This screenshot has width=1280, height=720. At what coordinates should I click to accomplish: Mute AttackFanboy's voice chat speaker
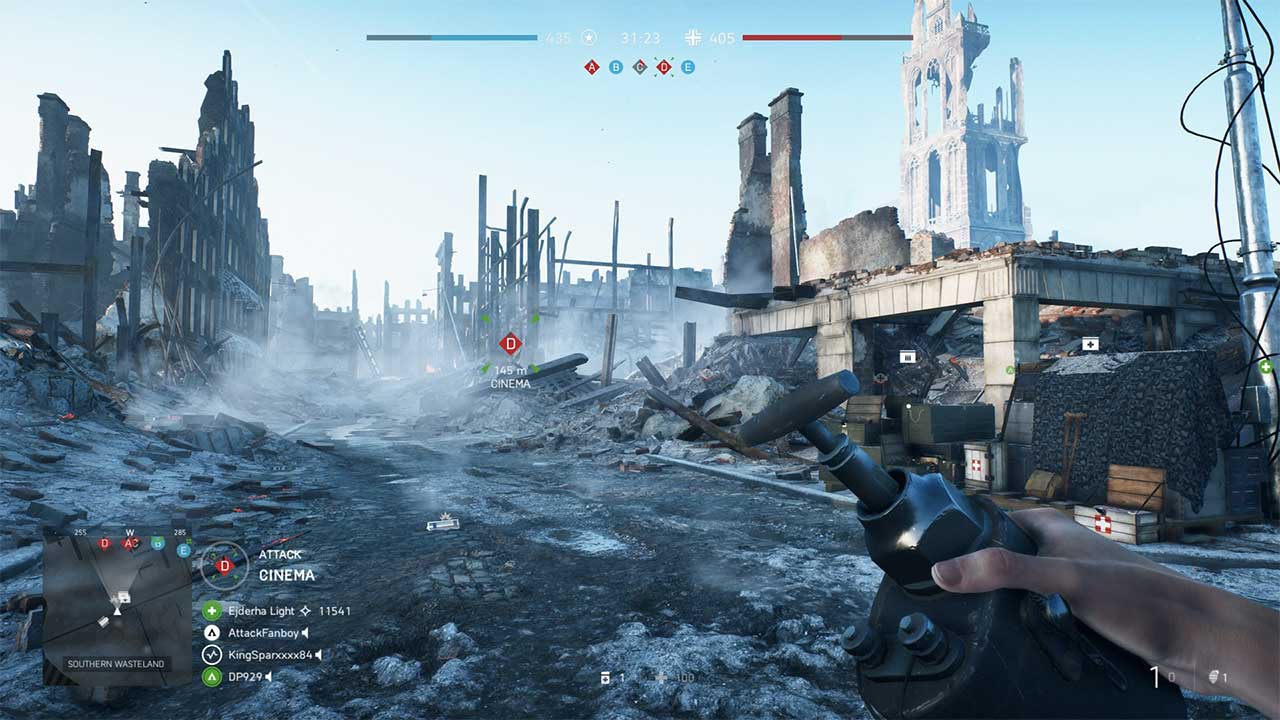(305, 633)
